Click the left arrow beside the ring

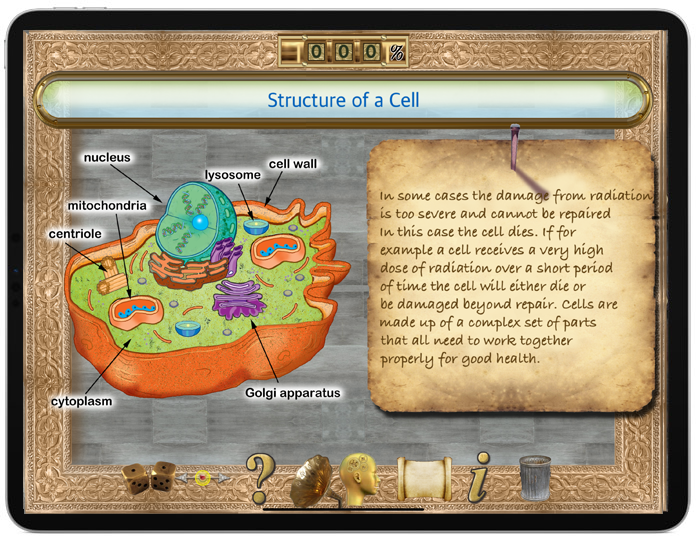pyautogui.click(x=183, y=479)
